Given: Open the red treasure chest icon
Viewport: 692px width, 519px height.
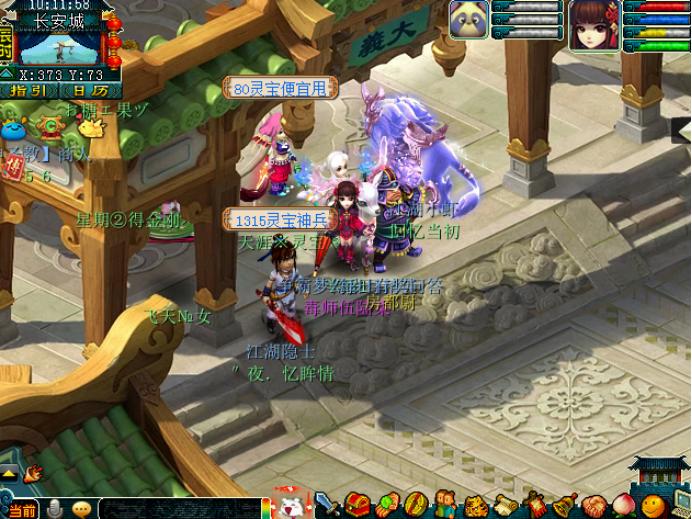Looking at the screenshot, I should (357, 504).
